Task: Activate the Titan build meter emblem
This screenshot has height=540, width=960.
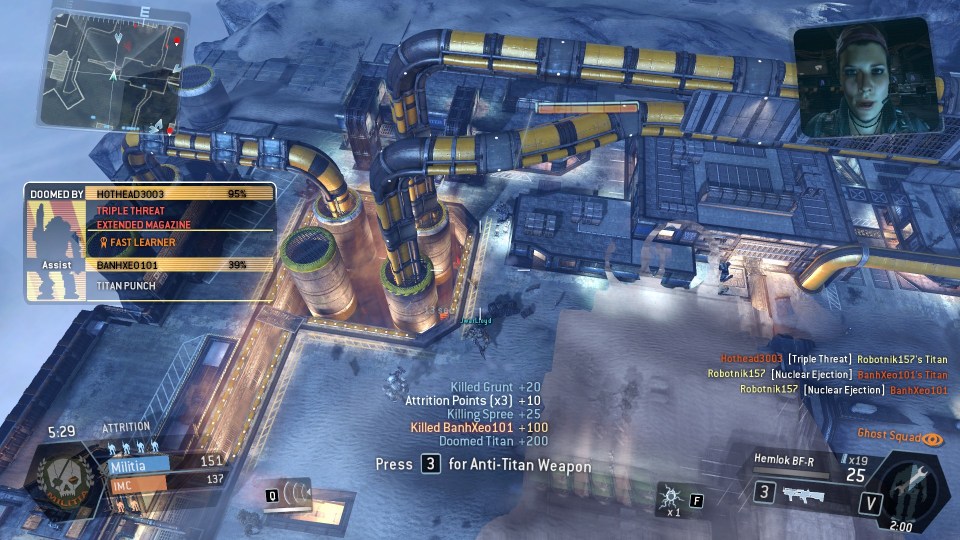Action: tap(912, 489)
